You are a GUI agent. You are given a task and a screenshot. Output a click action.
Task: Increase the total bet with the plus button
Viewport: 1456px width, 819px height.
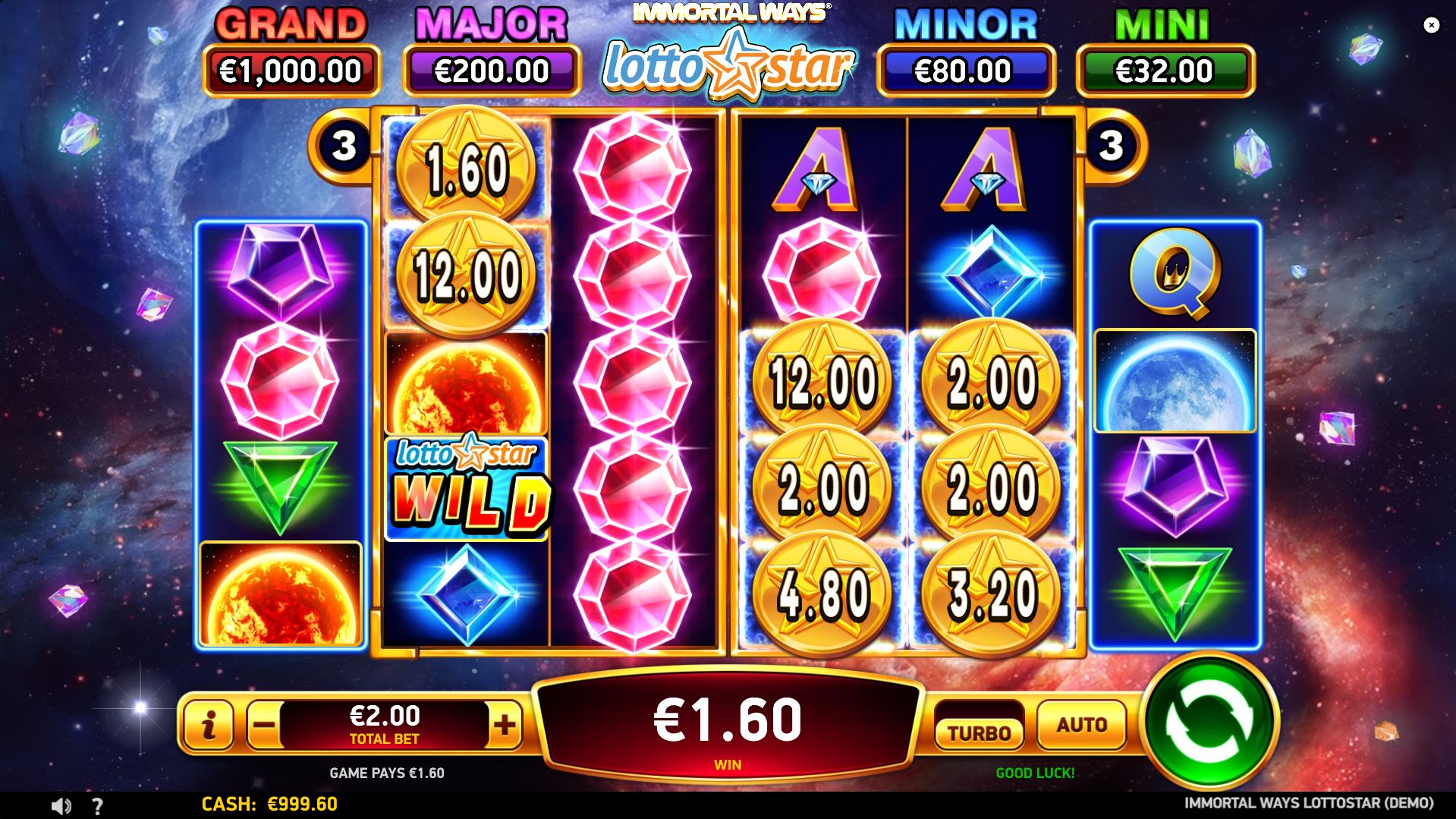(505, 725)
